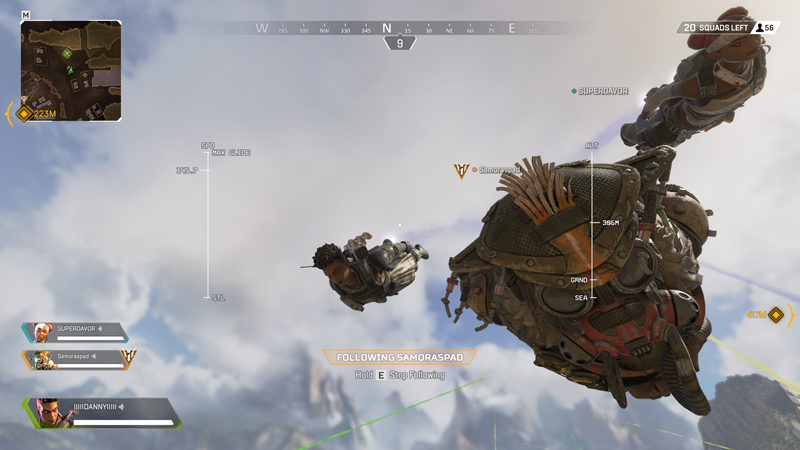Click IIIIIDANNYIIIII player status card
The image size is (800, 450).
[x=100, y=412]
